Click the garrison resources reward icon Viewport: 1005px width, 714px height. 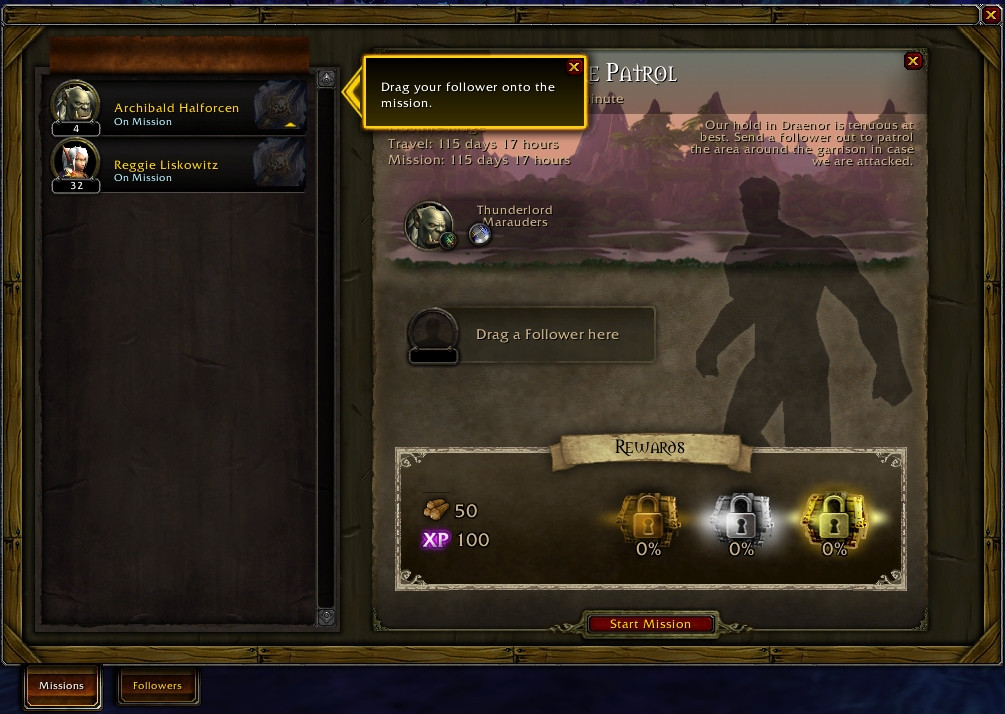tap(436, 510)
